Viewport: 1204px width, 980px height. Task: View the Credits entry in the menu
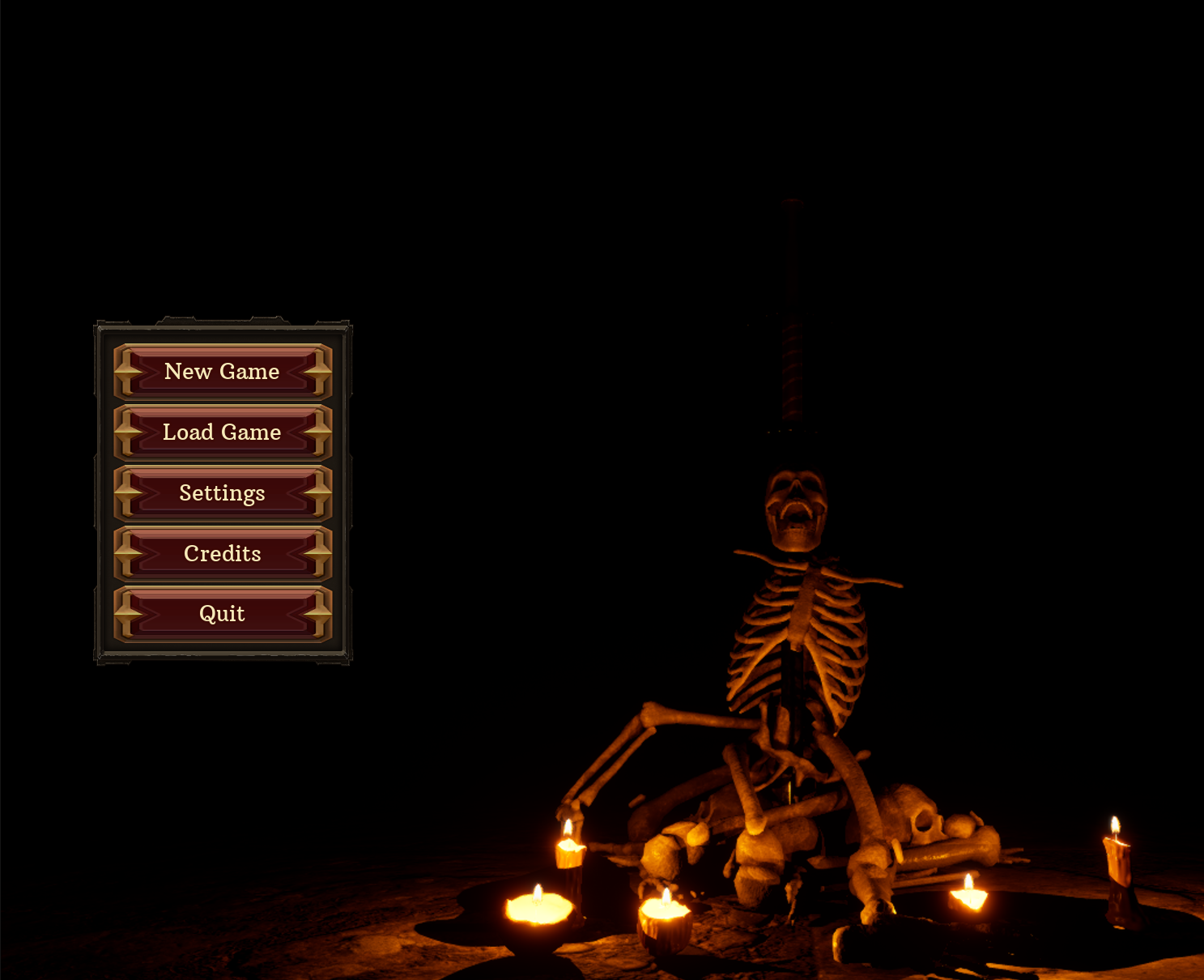click(223, 554)
